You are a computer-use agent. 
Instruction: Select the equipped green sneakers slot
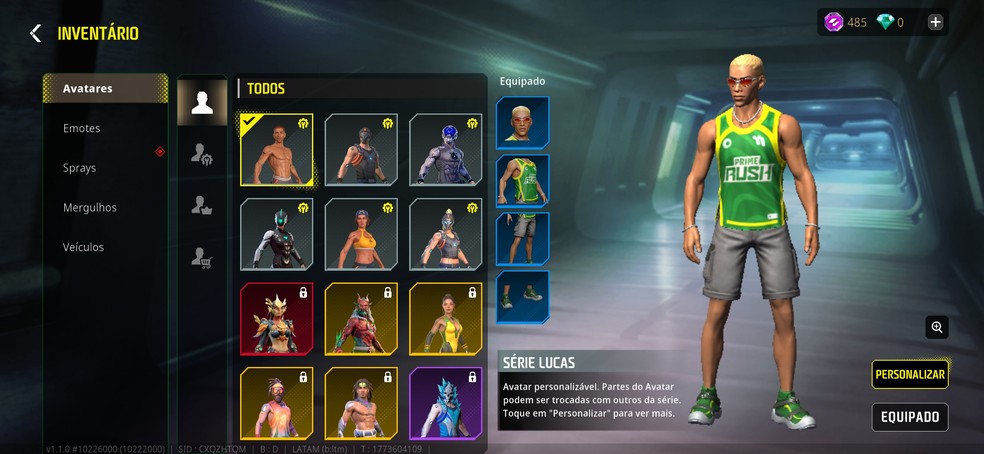tap(522, 297)
